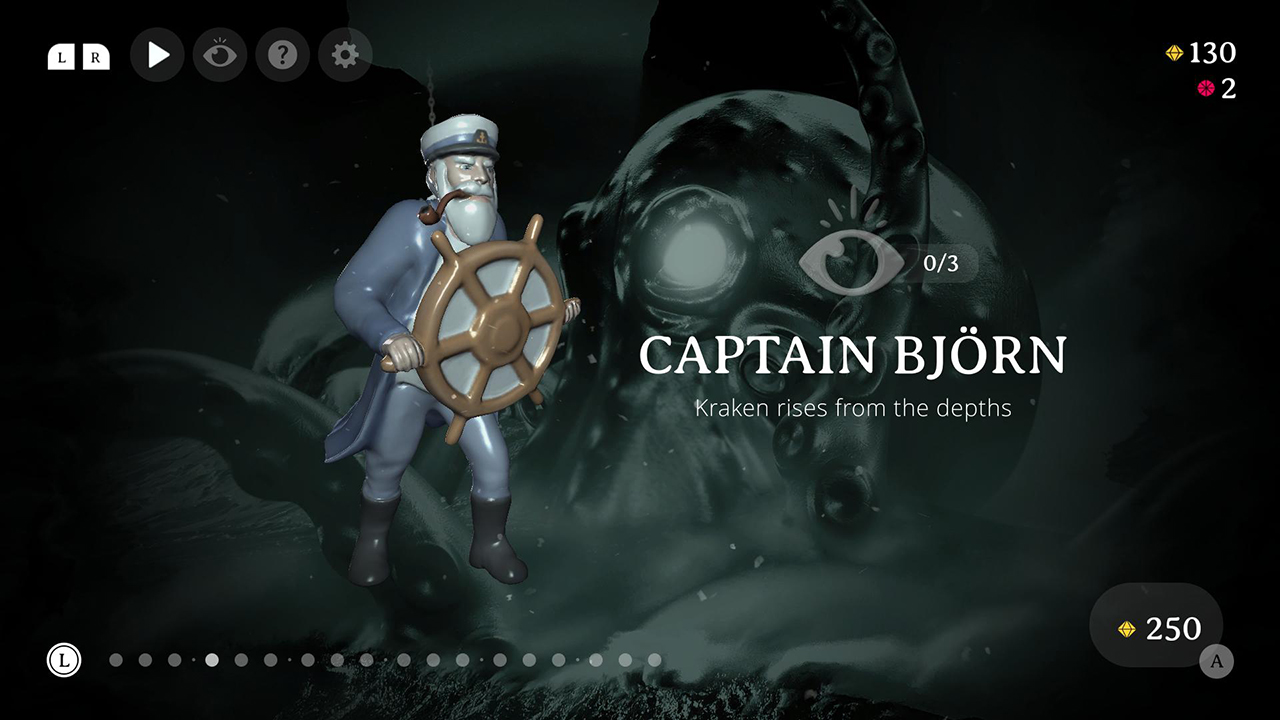Select the first level dot on the left
The height and width of the screenshot is (720, 1280).
[115, 660]
